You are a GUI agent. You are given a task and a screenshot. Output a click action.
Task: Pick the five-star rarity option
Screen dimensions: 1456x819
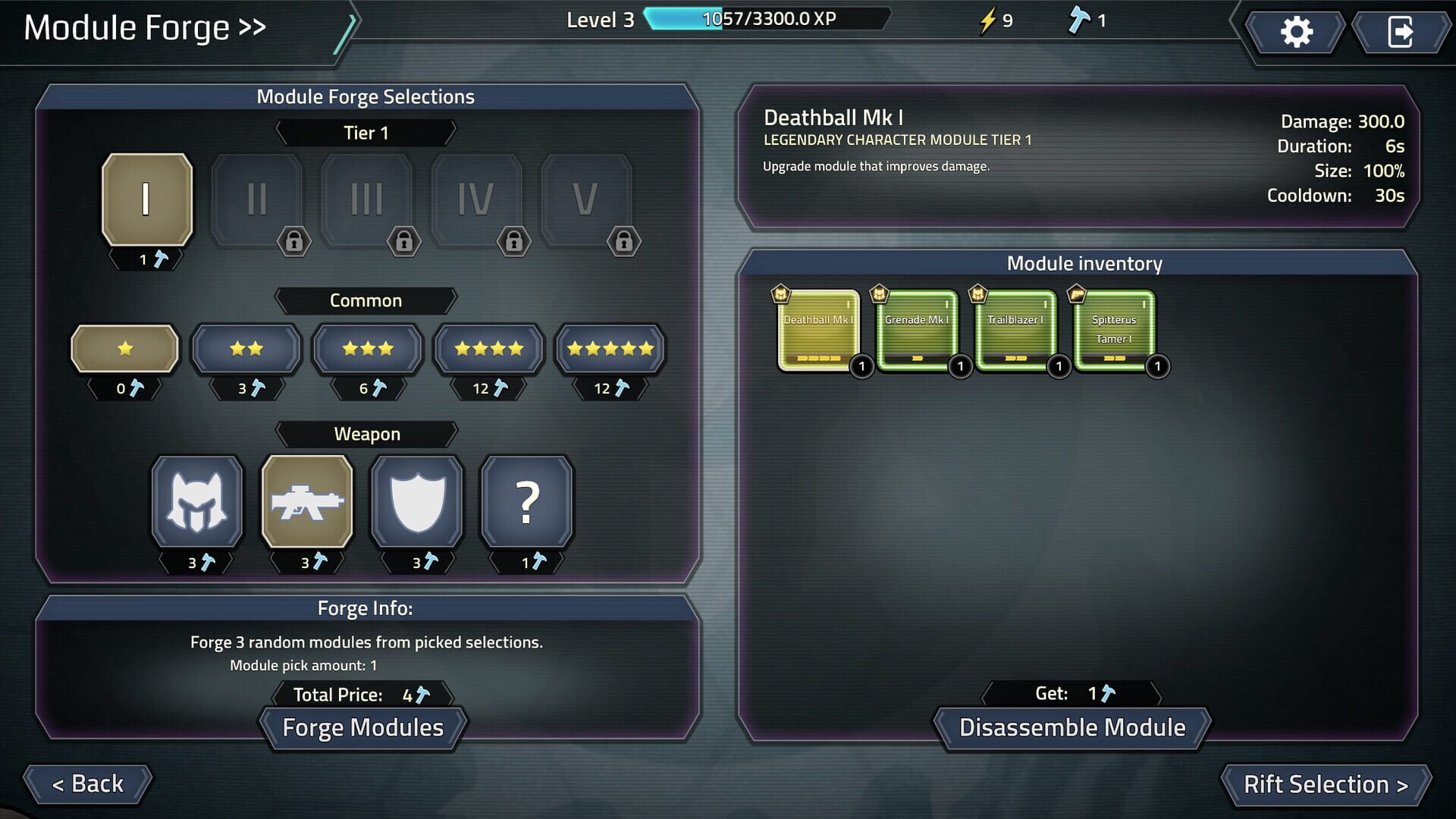coord(610,349)
